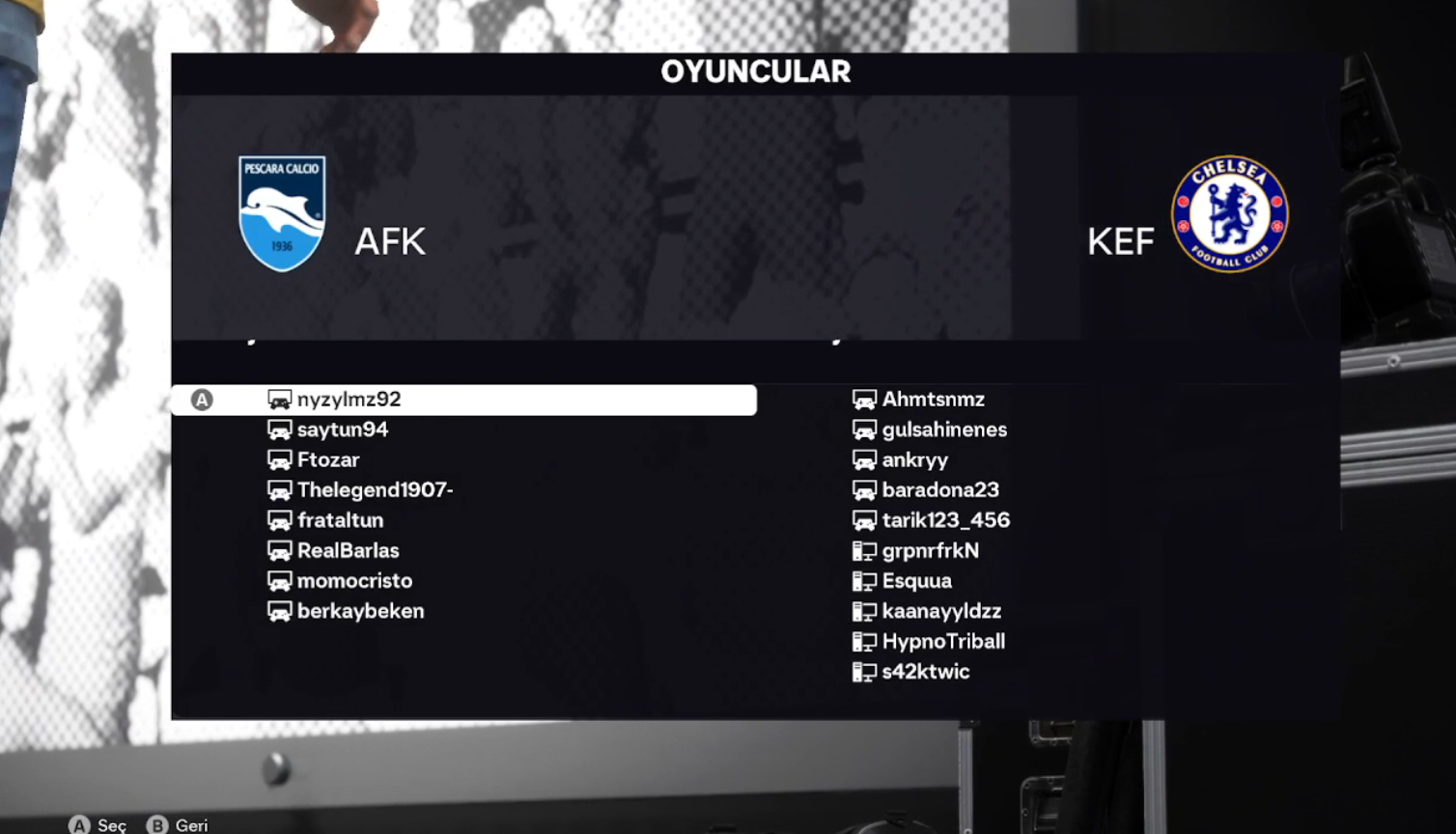Select Ahmtsnmz from the KEF team
The image size is (1456, 834).
click(933, 400)
